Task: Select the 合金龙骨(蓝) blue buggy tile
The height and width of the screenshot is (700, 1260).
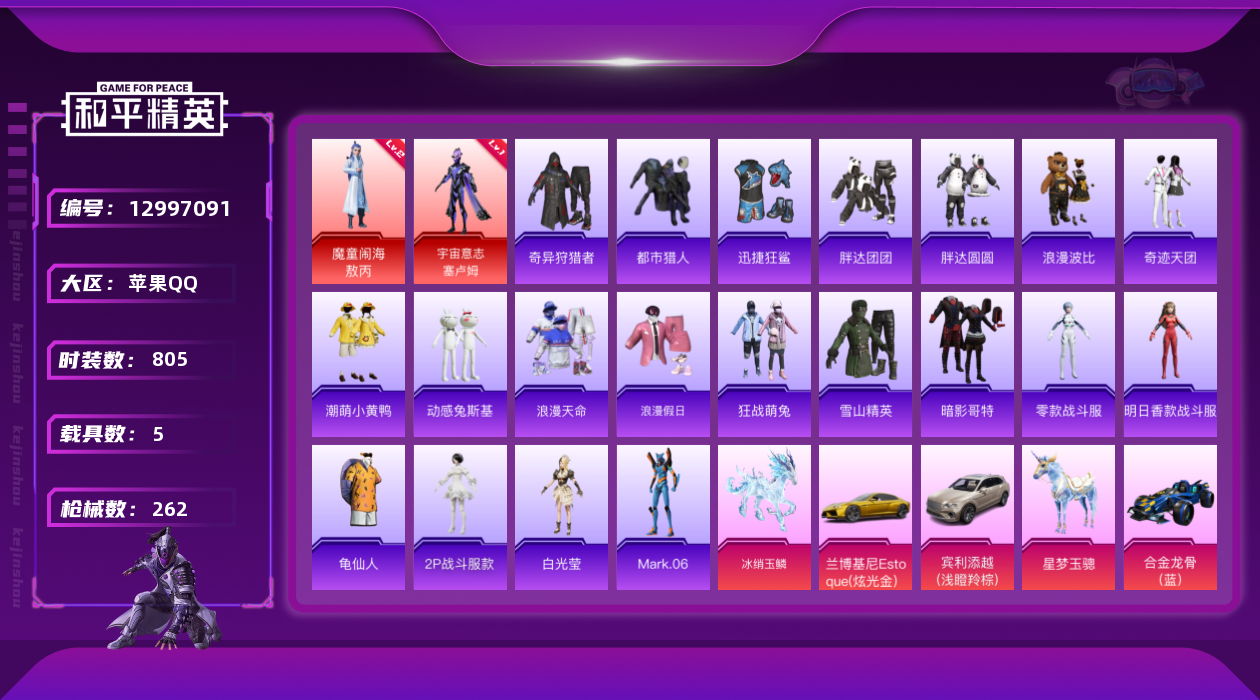Action: tap(1170, 517)
